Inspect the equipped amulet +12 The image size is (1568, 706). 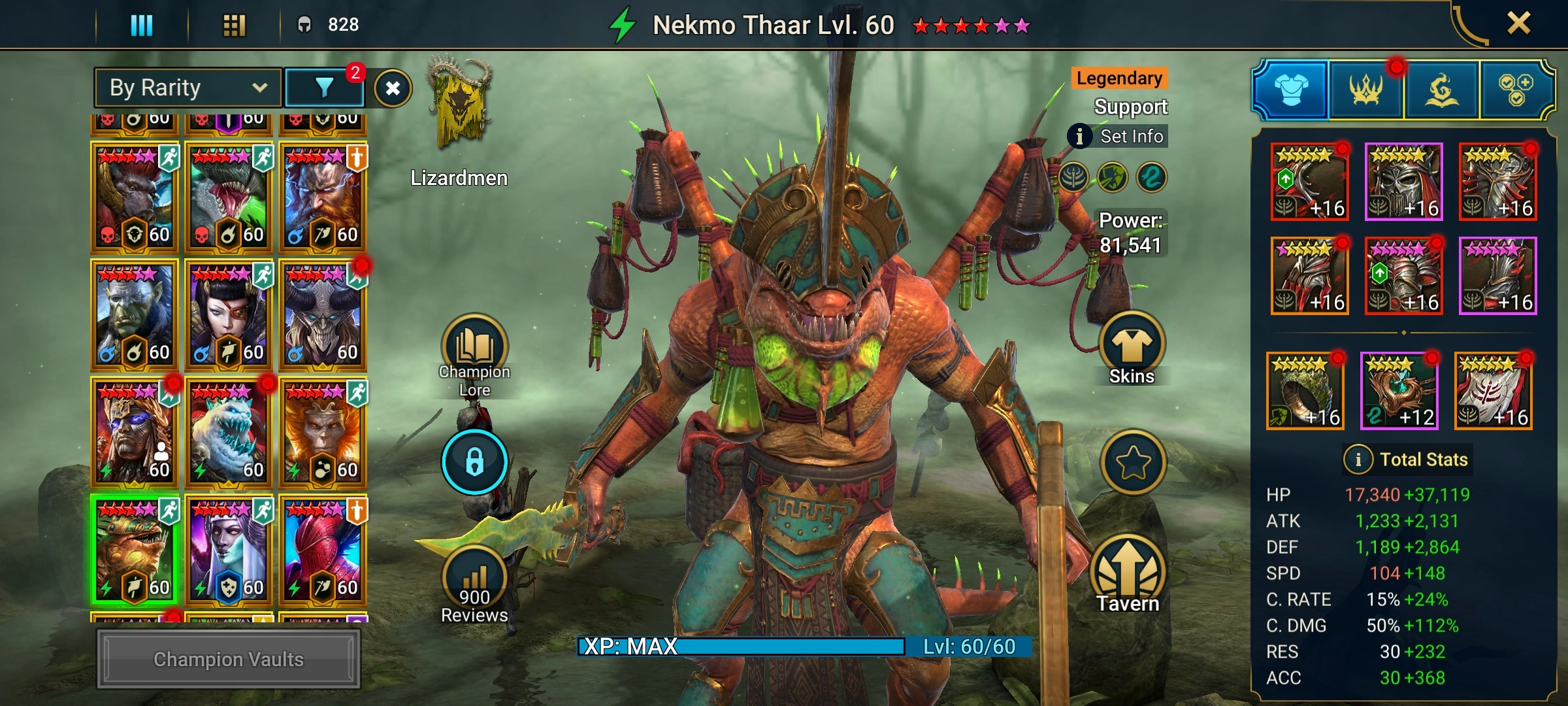click(x=1399, y=391)
